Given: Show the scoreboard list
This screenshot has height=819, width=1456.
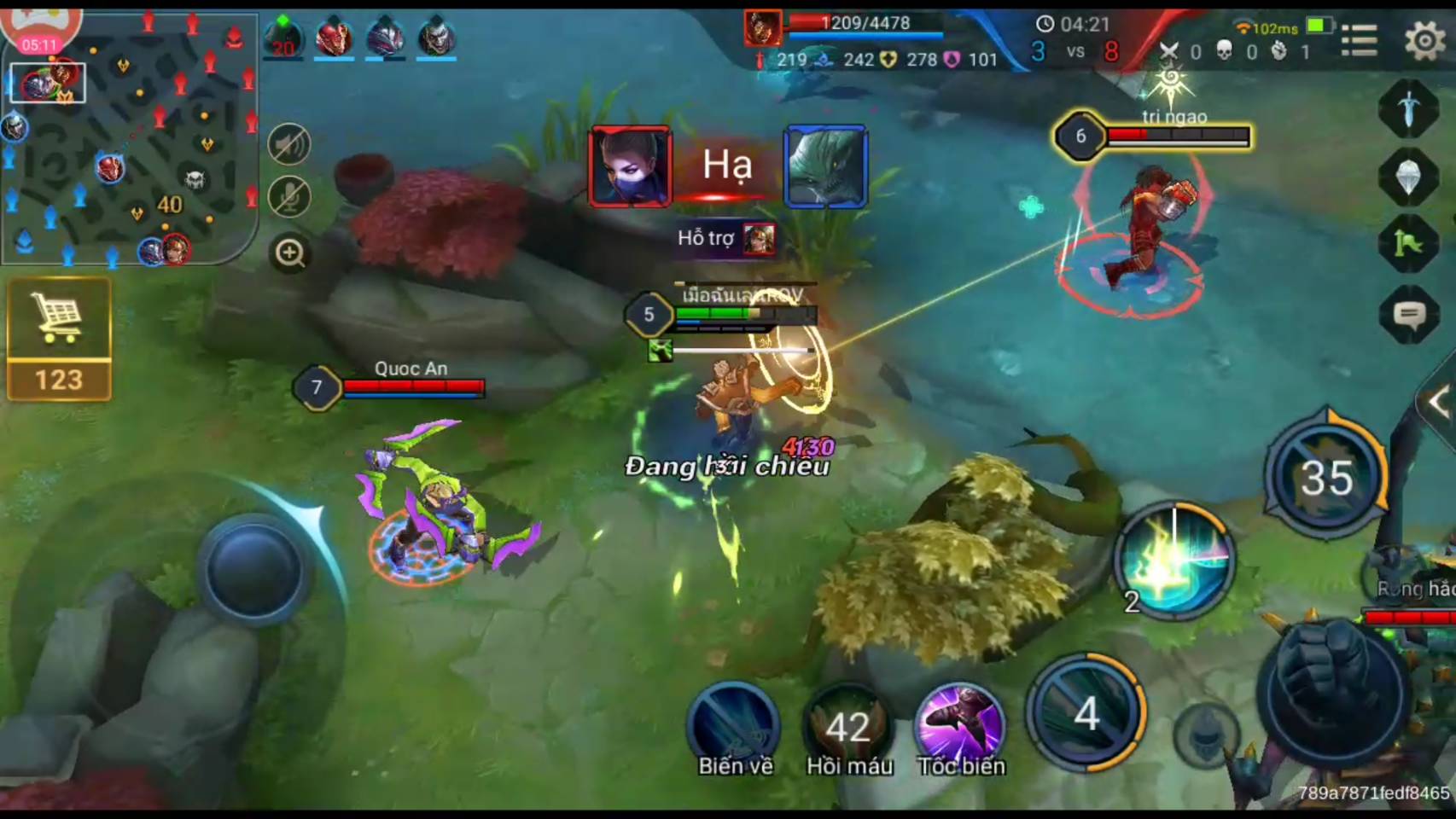Looking at the screenshot, I should tap(1359, 39).
